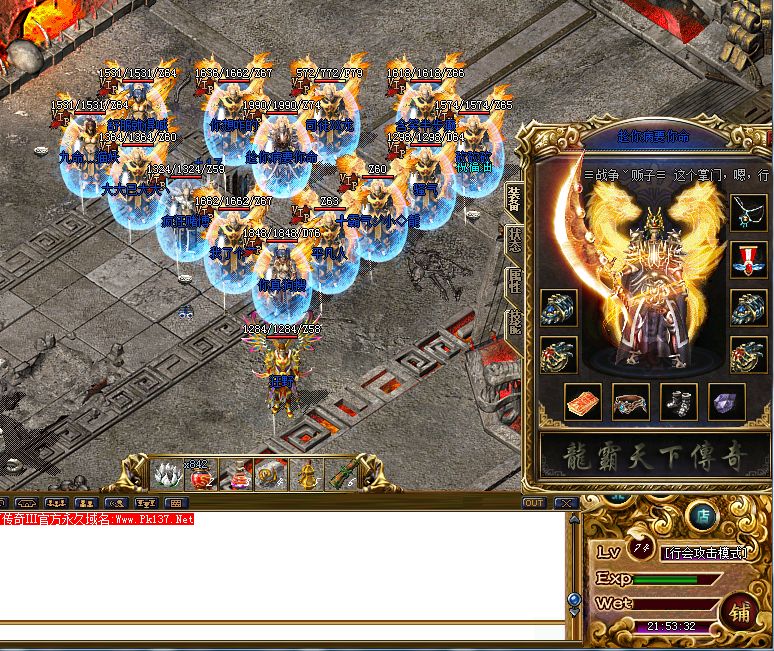Use the green item in the hotbar
This screenshot has width=774, height=651.
[342, 475]
